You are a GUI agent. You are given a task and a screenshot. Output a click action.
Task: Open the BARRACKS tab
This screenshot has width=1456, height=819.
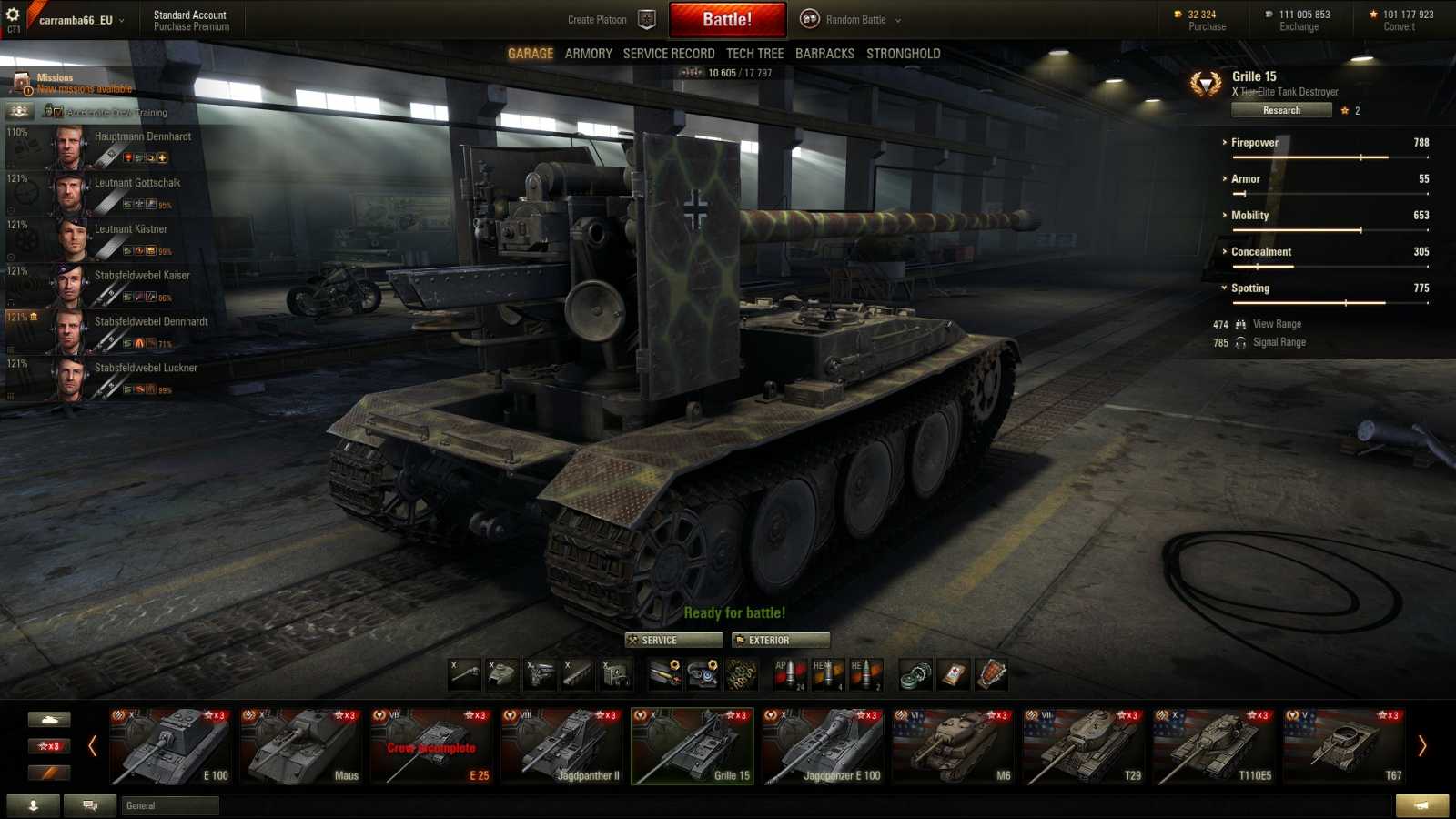pos(824,53)
